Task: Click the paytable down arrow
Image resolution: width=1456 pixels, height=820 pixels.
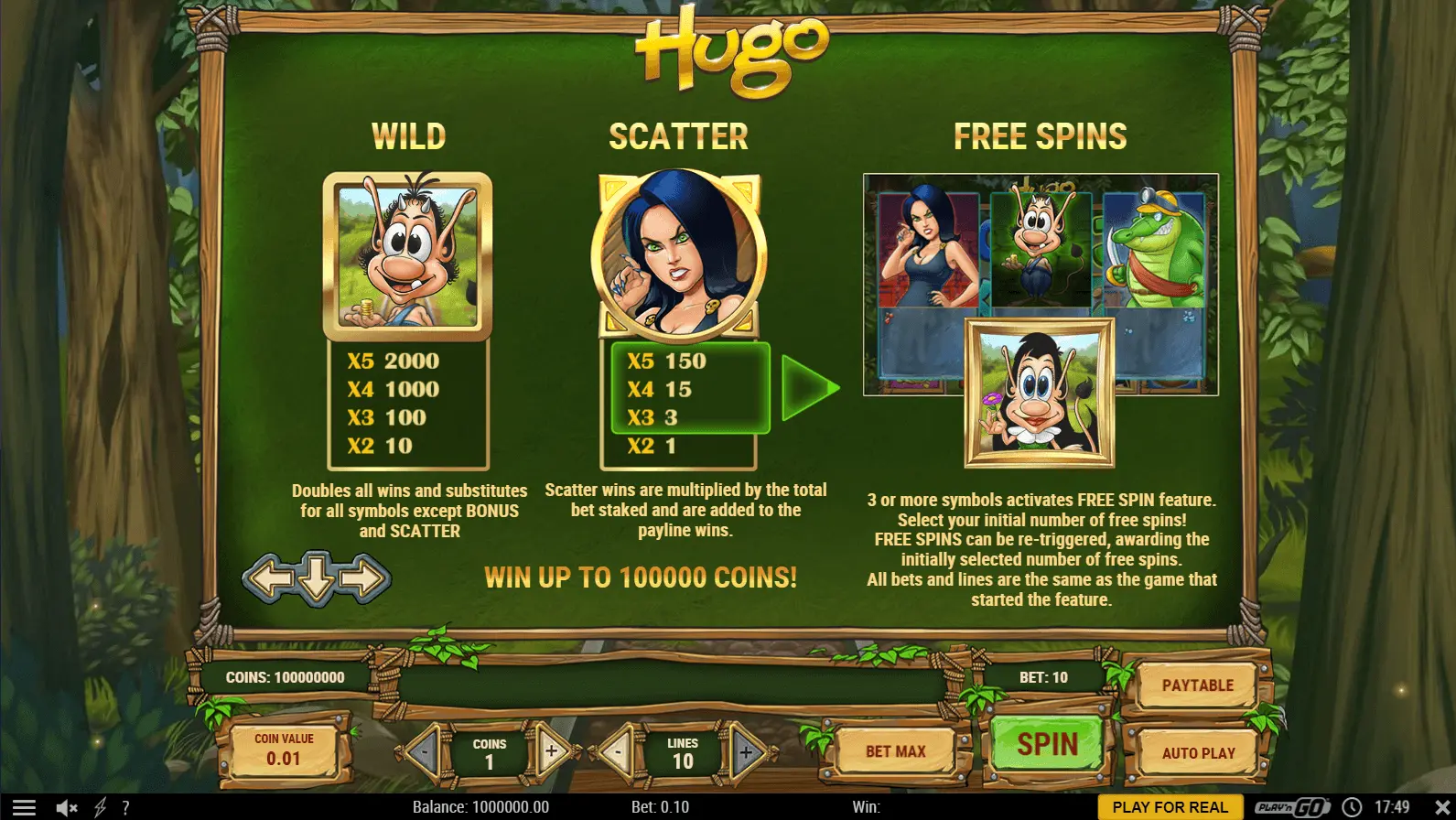Action: (x=317, y=577)
